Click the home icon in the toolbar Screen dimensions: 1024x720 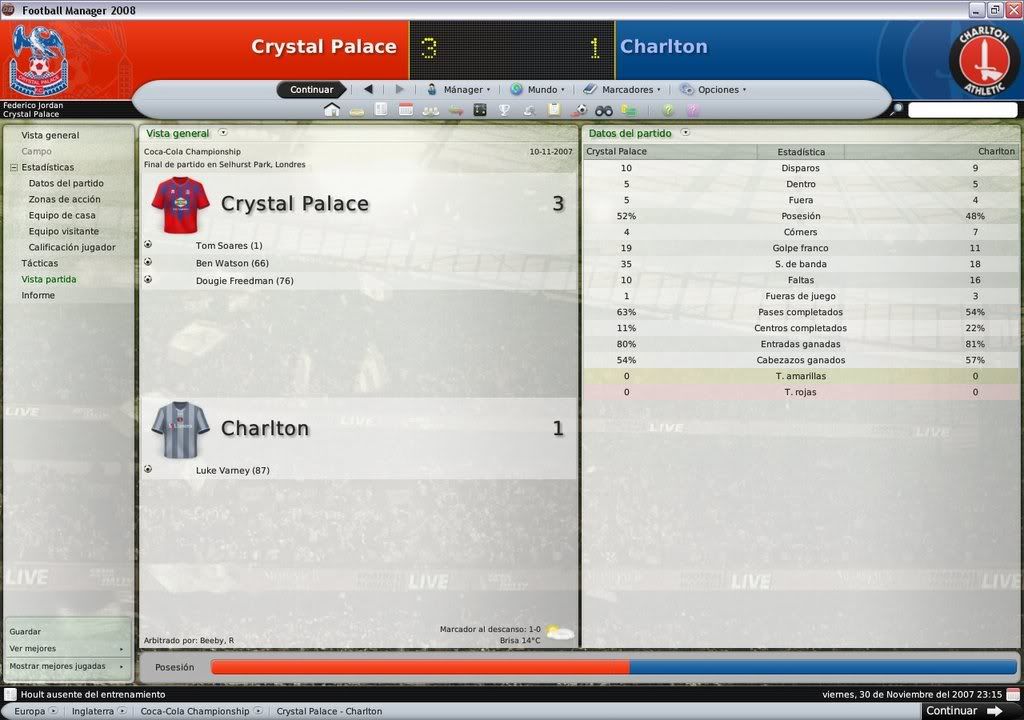coord(332,110)
